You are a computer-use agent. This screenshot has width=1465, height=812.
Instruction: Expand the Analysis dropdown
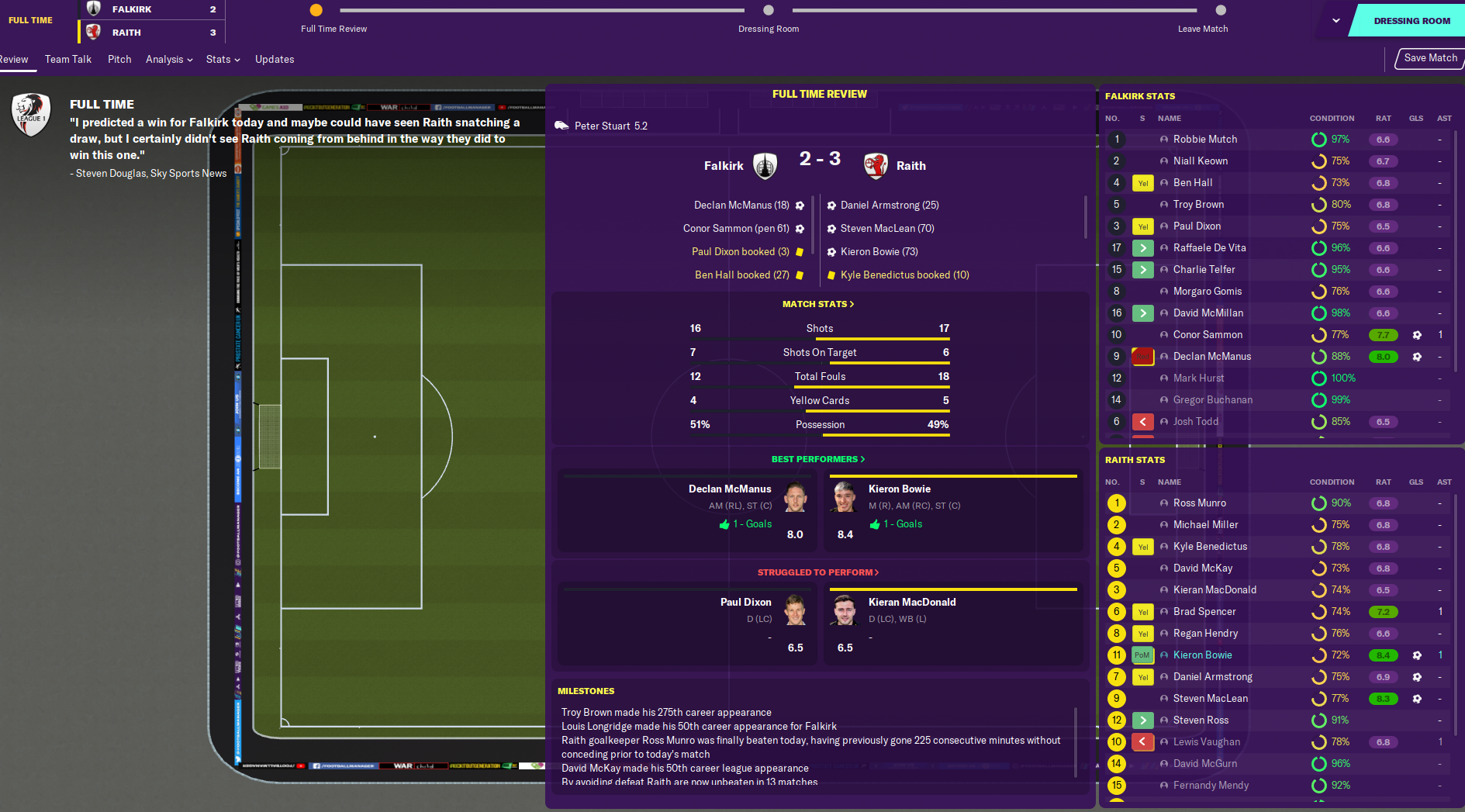point(169,60)
